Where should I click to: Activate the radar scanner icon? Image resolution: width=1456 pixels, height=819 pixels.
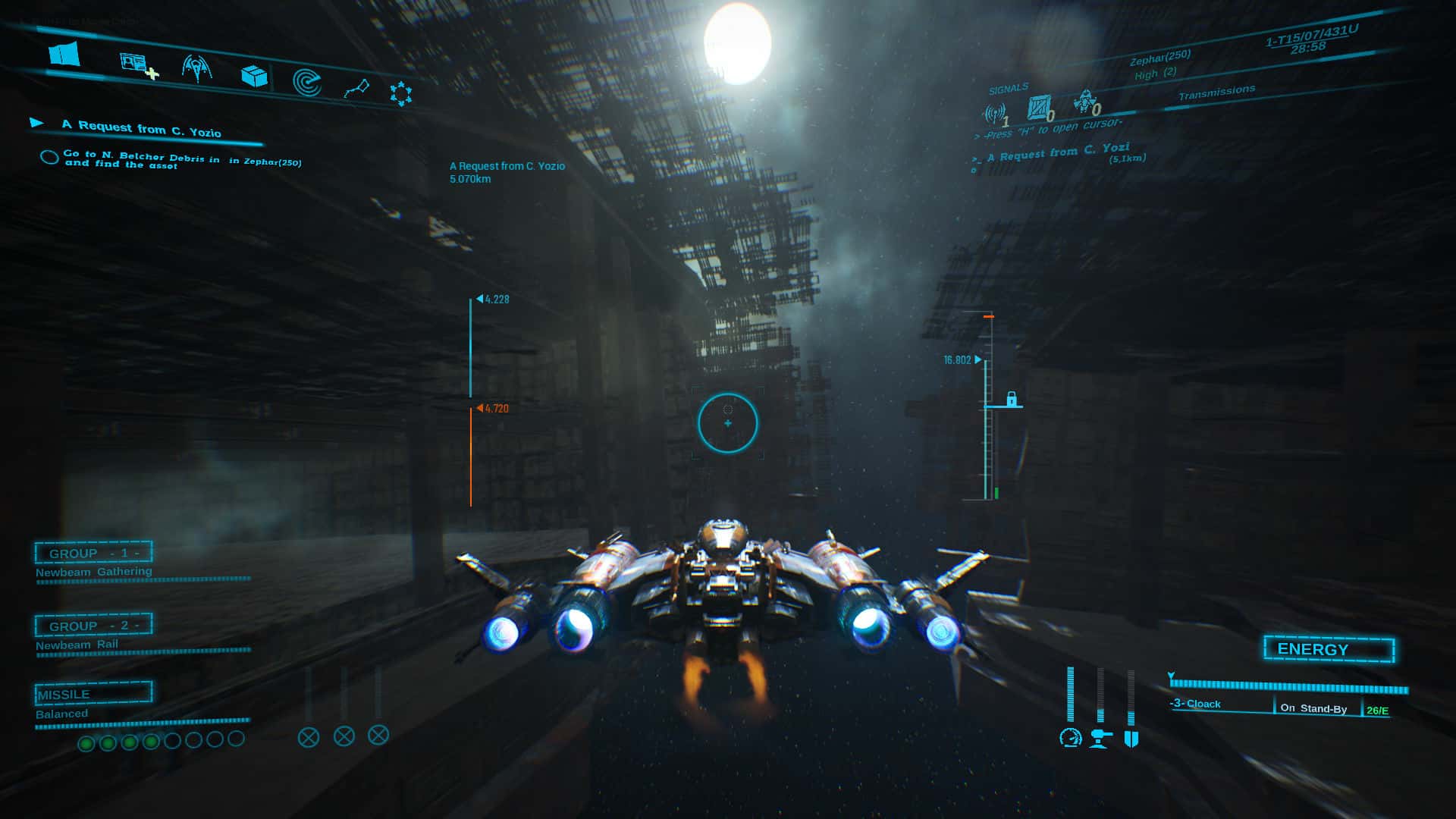coord(306,80)
